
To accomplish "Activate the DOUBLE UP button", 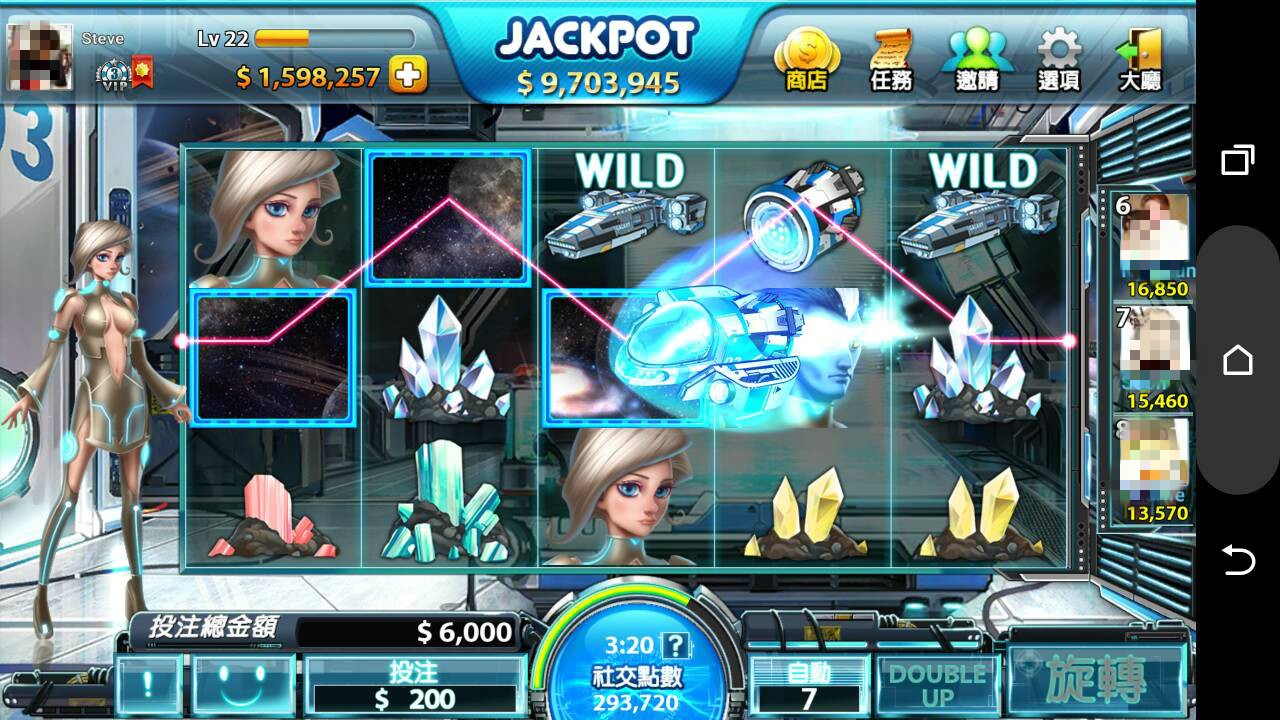I will click(x=937, y=686).
